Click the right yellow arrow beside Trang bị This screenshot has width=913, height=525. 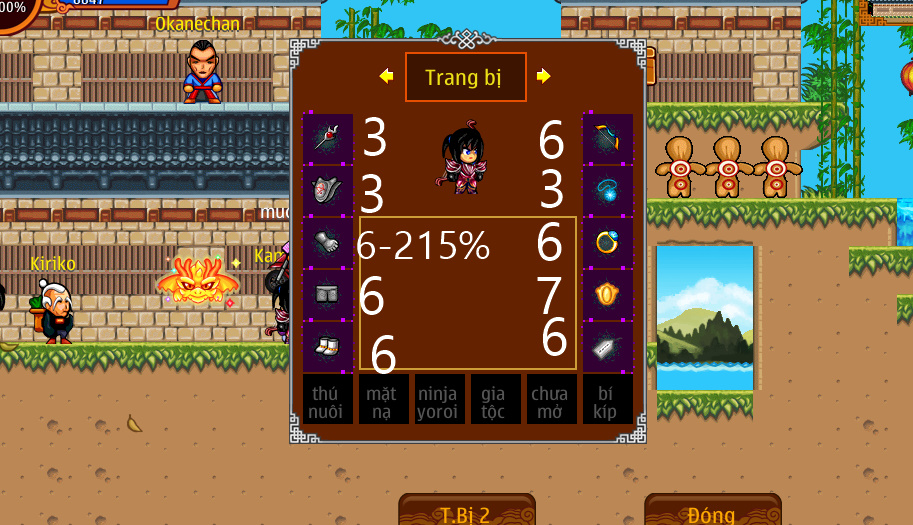point(544,76)
